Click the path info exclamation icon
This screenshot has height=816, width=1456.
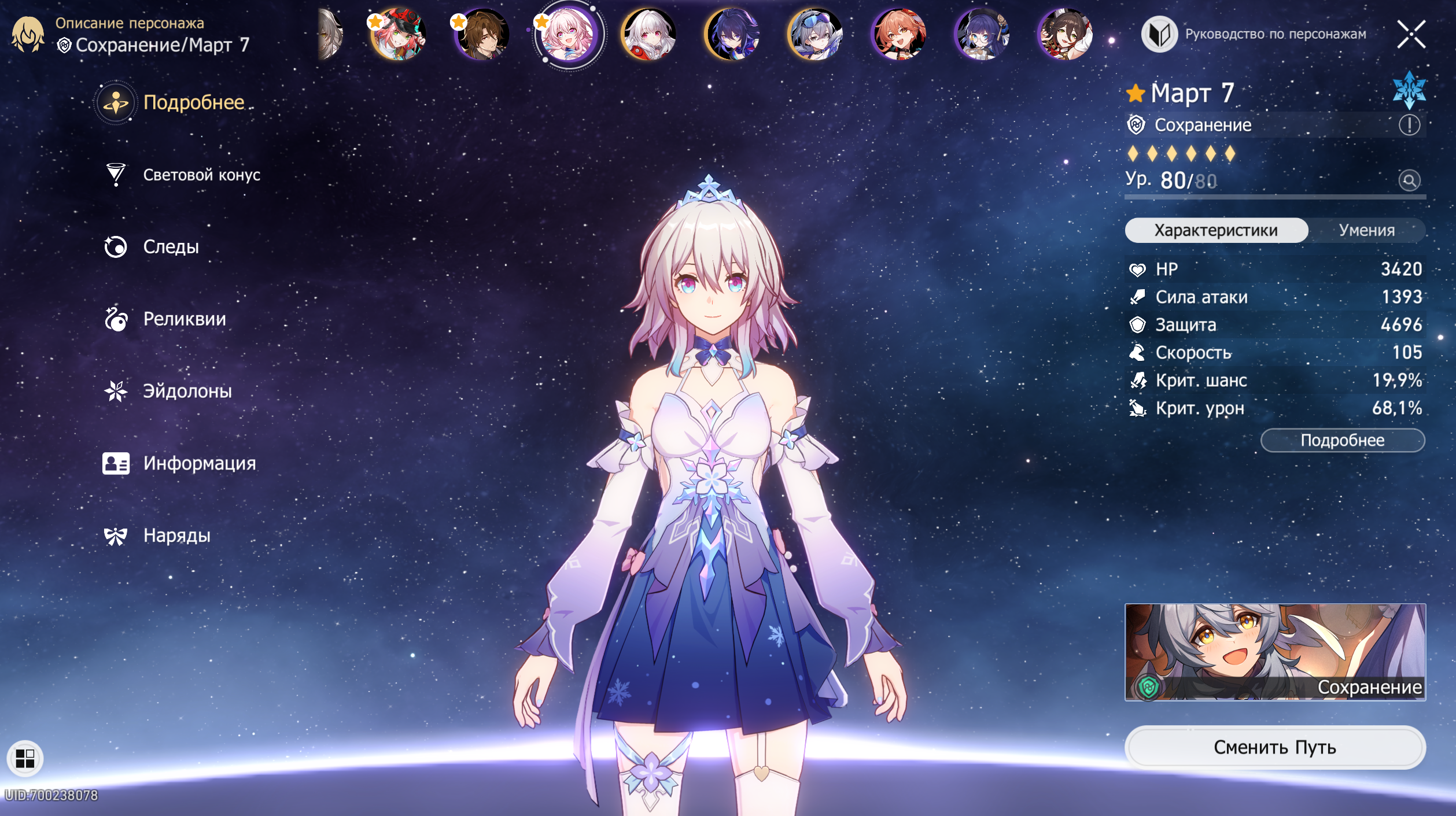click(1409, 125)
